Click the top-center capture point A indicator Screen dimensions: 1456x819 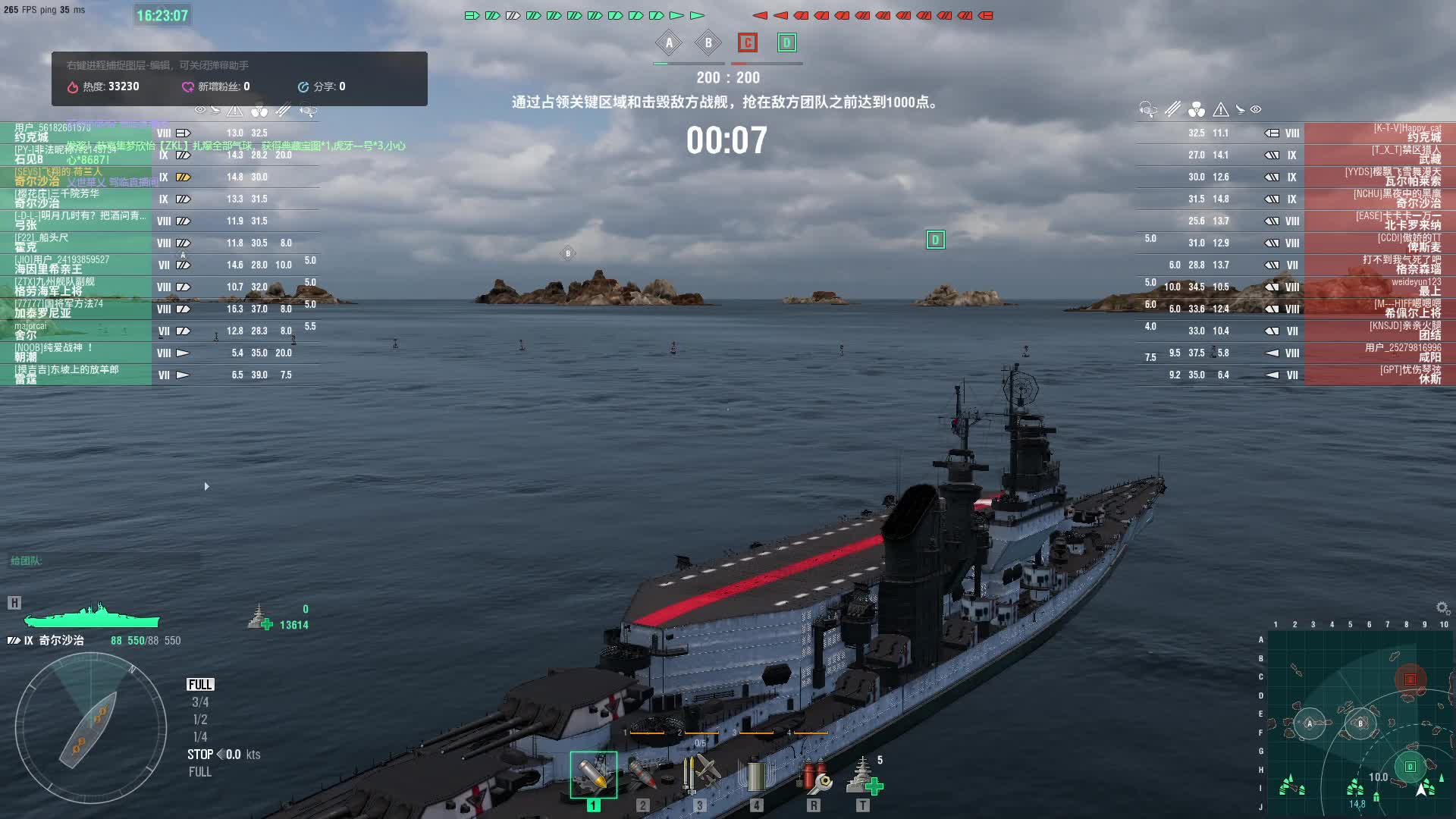[669, 43]
